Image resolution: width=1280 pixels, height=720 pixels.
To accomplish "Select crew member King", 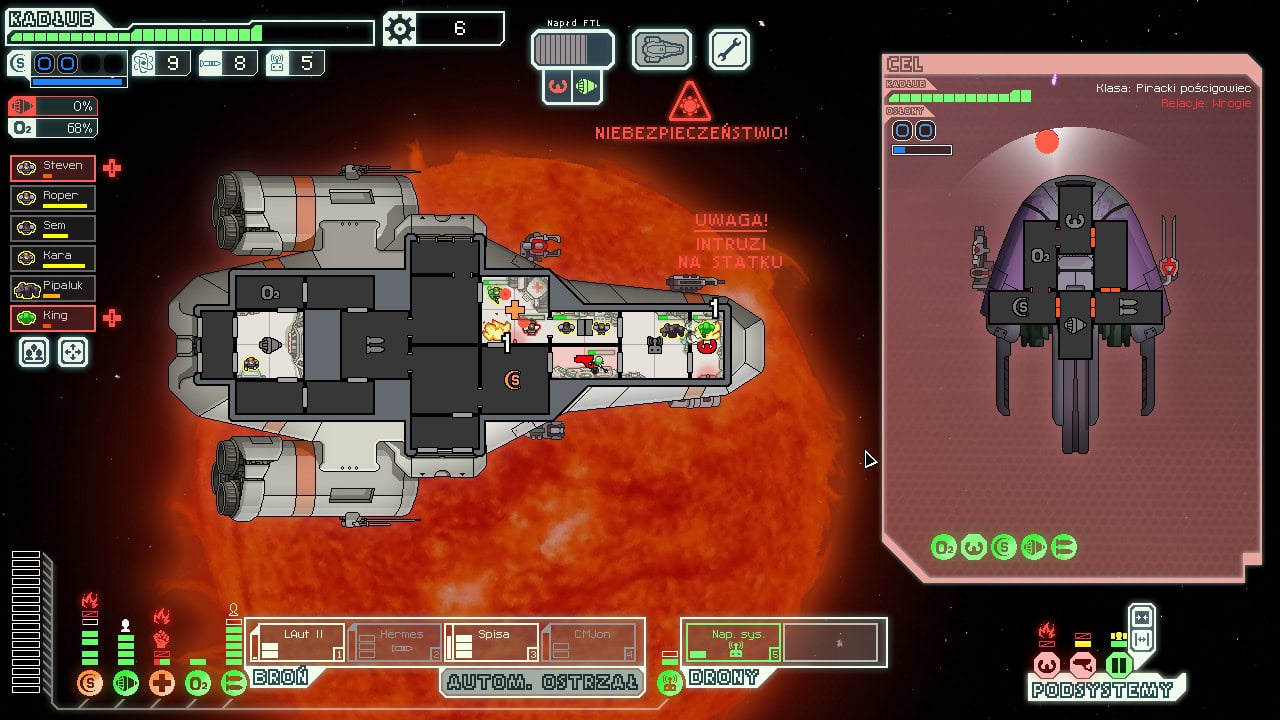I will click(52, 317).
